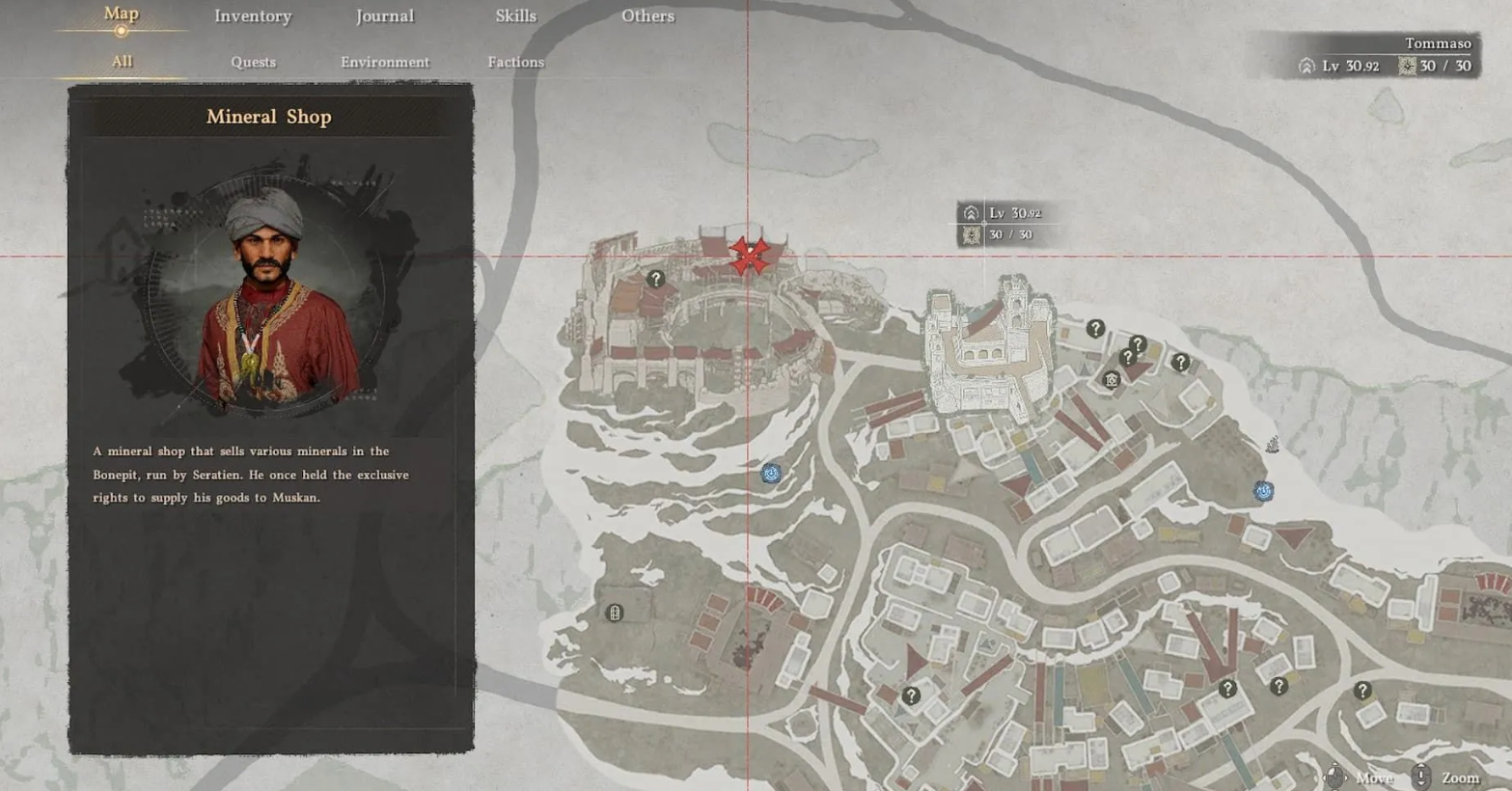Screen dimensions: 1512x791
Task: Select the blue marker below the arena
Action: pyautogui.click(x=770, y=473)
